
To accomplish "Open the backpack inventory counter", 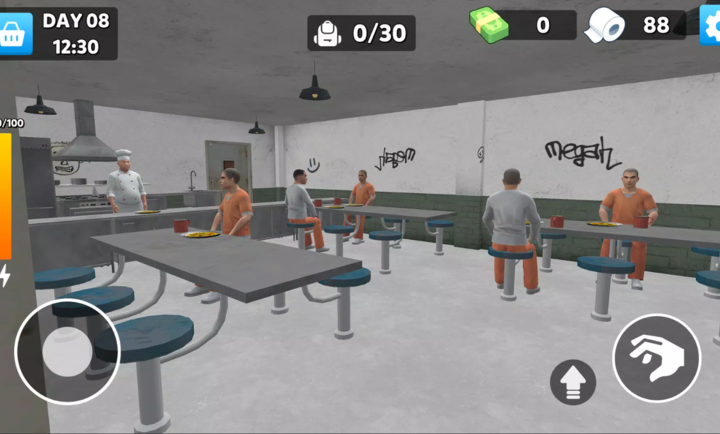I will 361,33.
